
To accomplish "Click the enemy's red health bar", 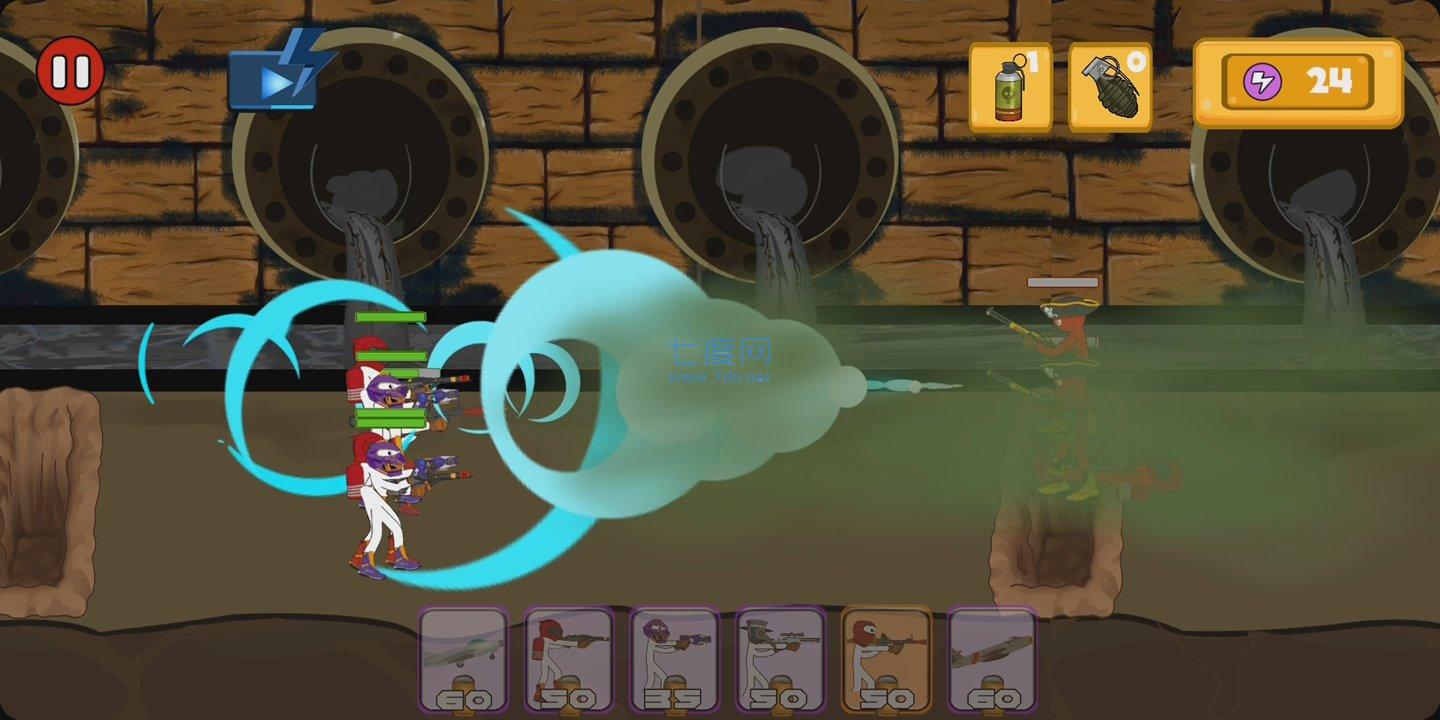I will (x=1064, y=281).
